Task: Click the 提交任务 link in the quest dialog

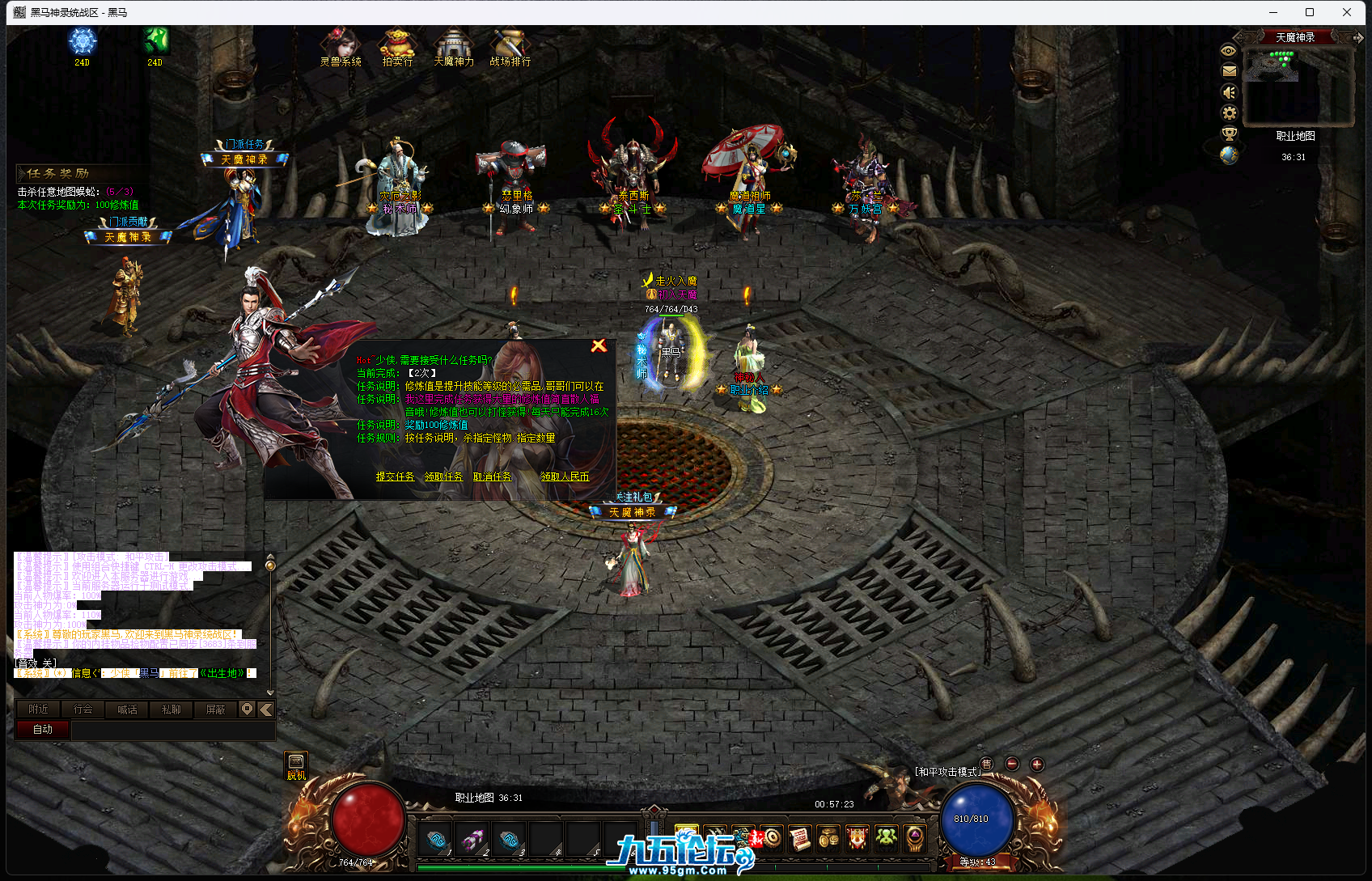Action: (395, 477)
